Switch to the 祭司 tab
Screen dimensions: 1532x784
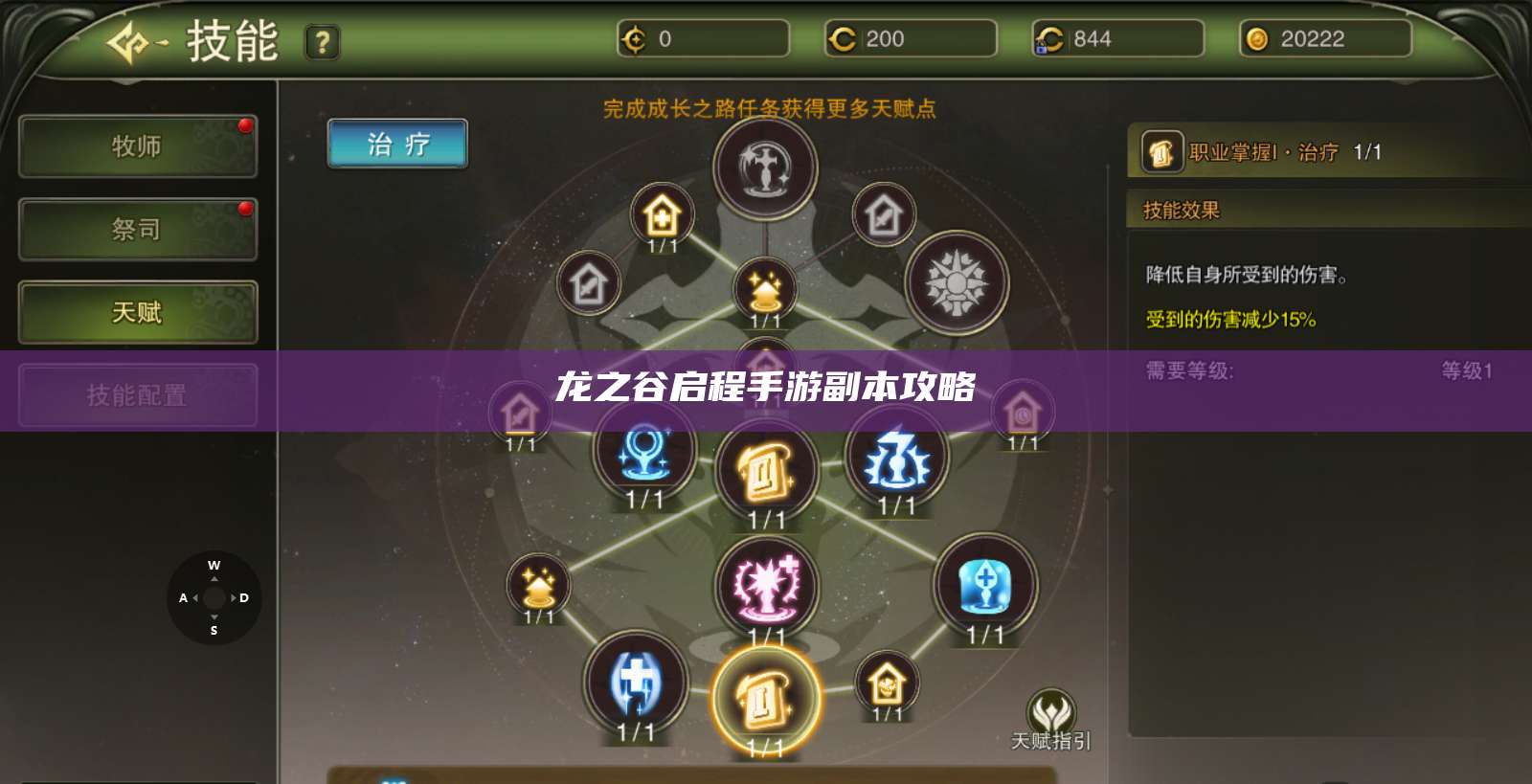[x=137, y=230]
